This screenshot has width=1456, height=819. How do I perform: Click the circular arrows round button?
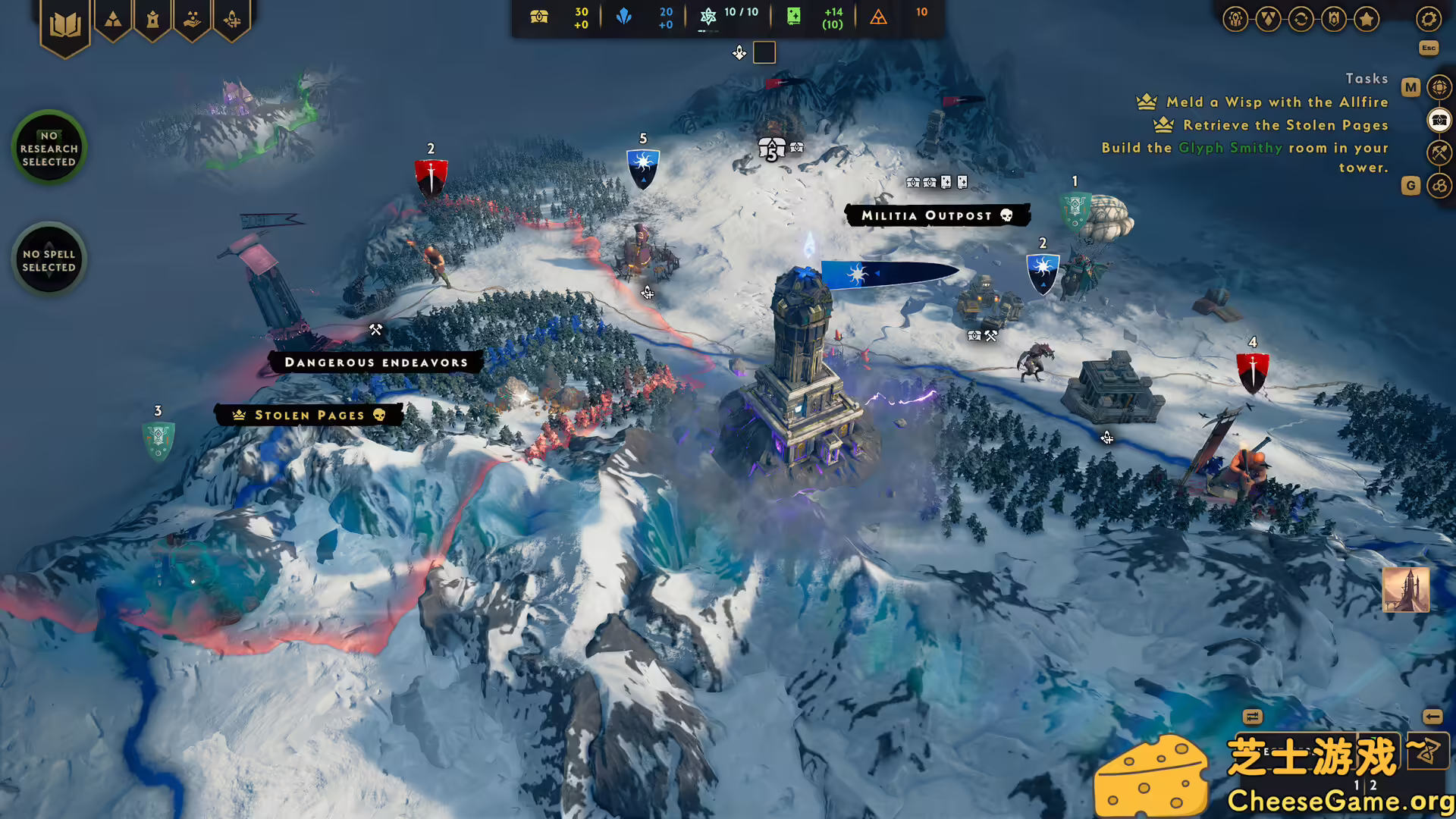1301,19
